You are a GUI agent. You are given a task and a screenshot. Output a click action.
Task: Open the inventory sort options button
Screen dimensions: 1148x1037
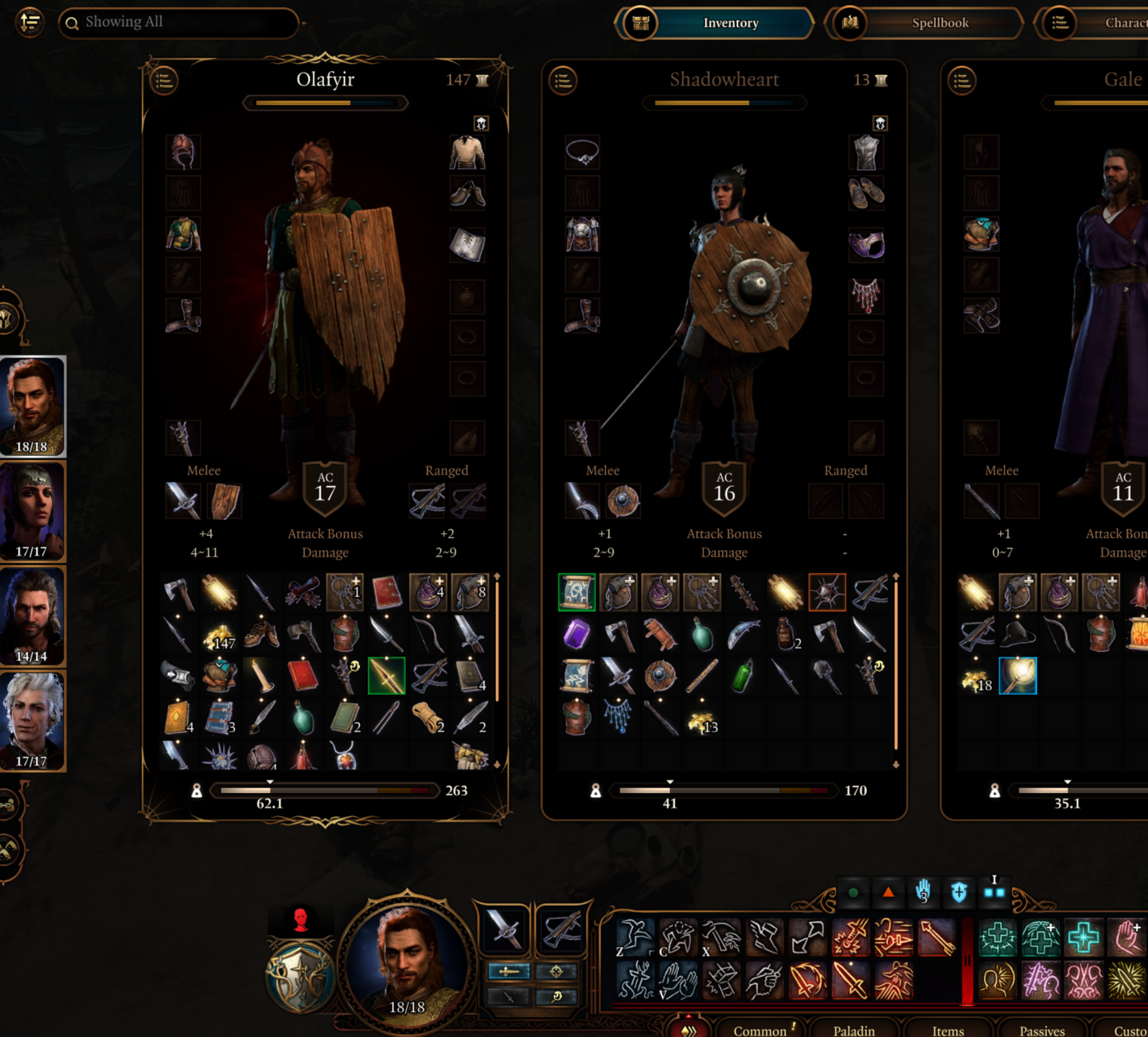click(x=30, y=23)
